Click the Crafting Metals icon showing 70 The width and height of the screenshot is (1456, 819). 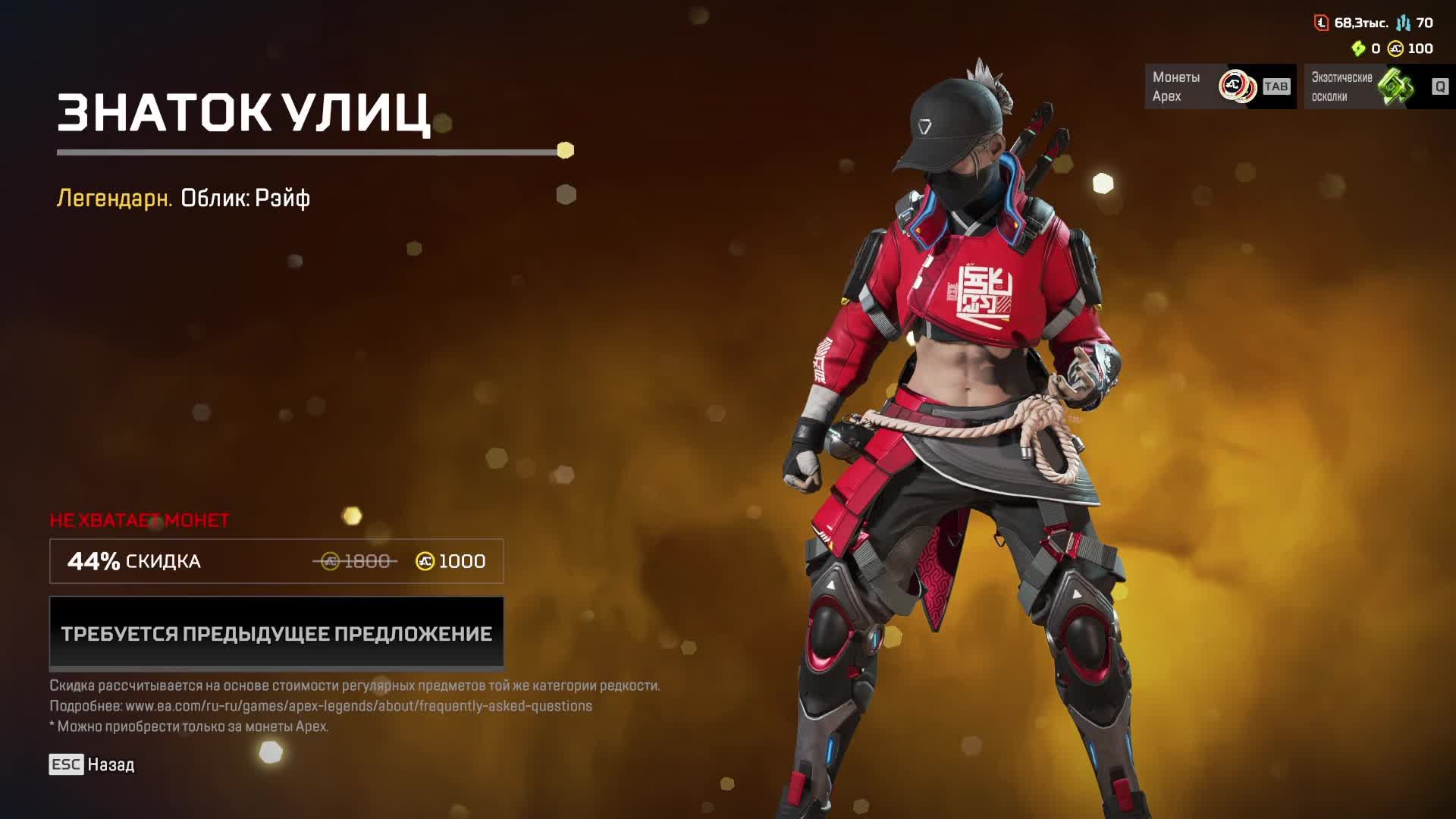1404,23
